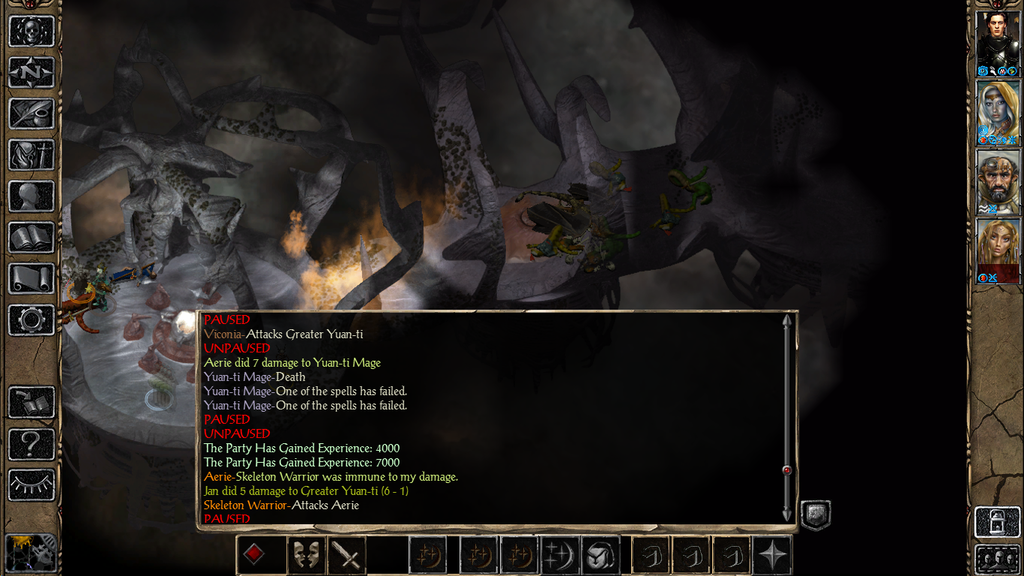Select the dark-haired armored man portrait
This screenshot has height=576, width=1024.
click(x=997, y=38)
